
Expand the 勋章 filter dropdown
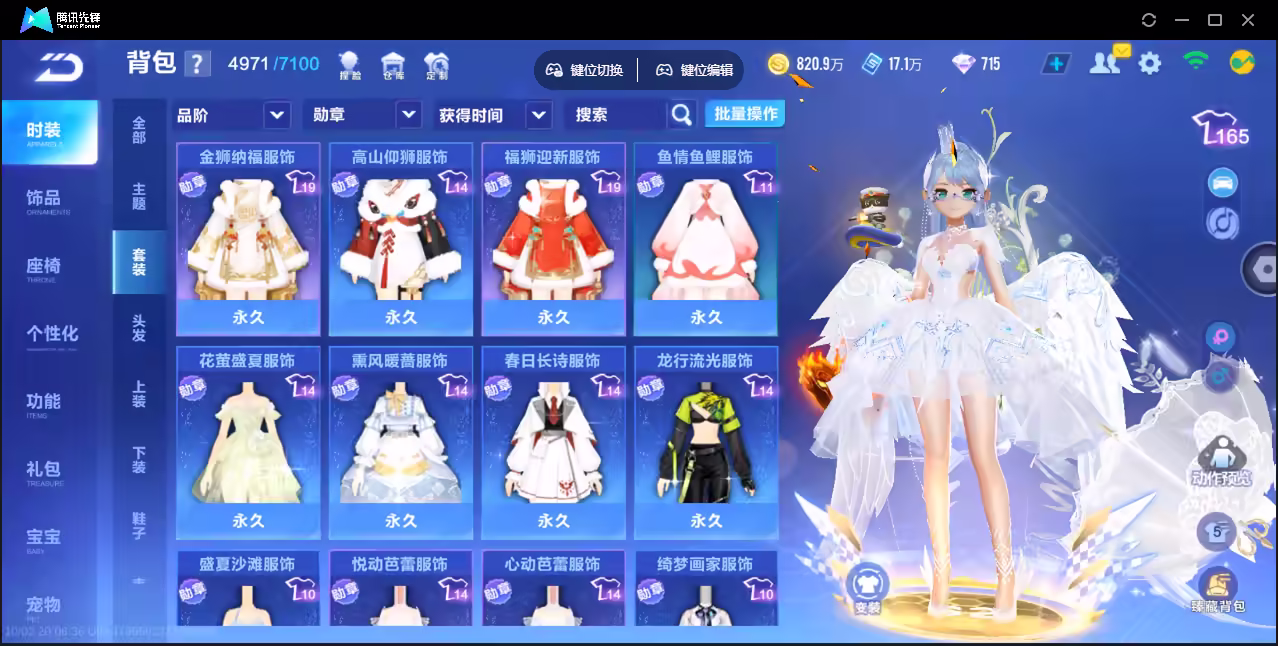[x=362, y=115]
